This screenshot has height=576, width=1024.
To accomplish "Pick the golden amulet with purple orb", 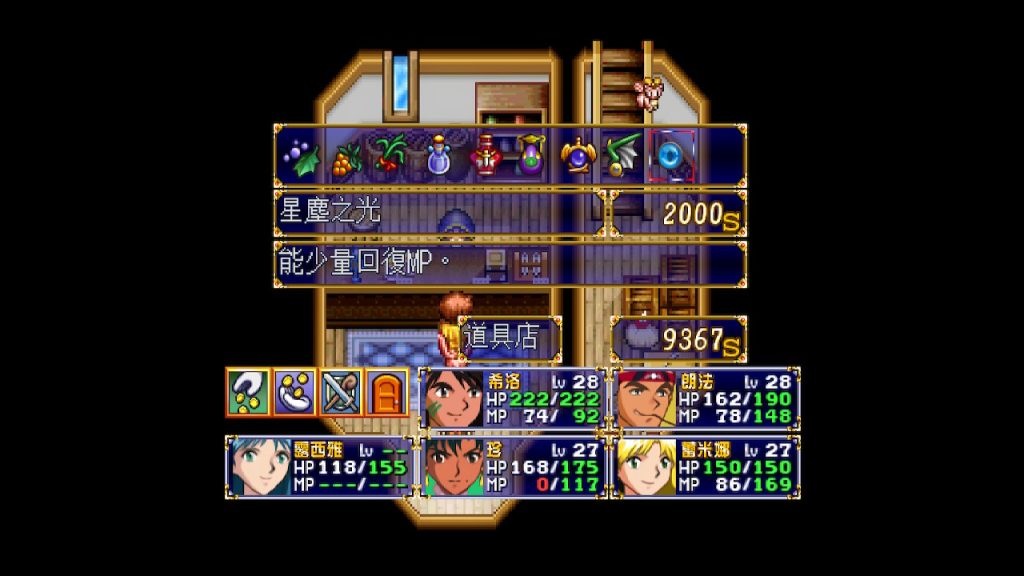I will 579,157.
